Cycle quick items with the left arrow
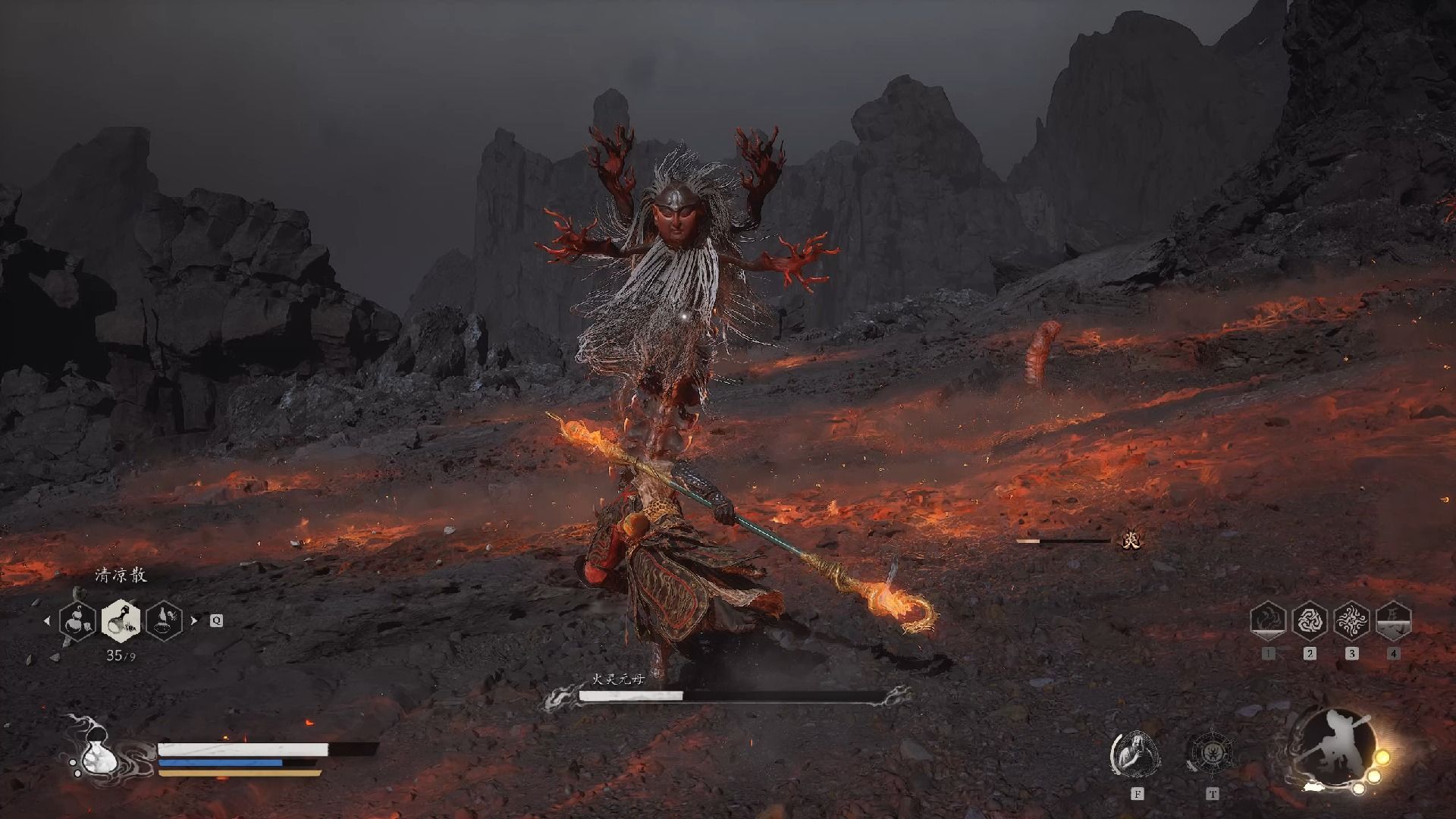This screenshot has width=1456, height=819. (x=47, y=620)
